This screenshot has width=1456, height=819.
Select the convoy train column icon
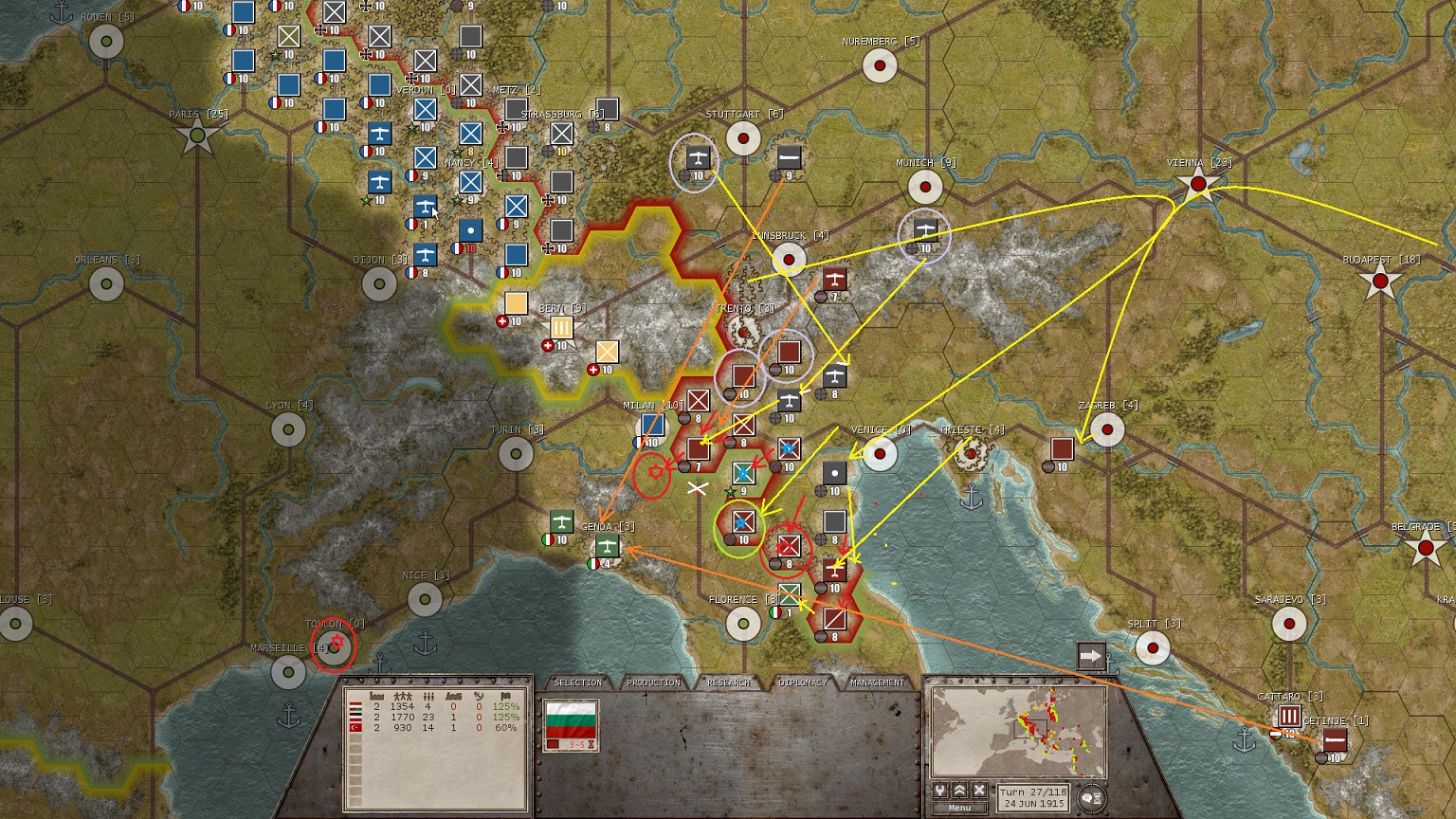(453, 696)
